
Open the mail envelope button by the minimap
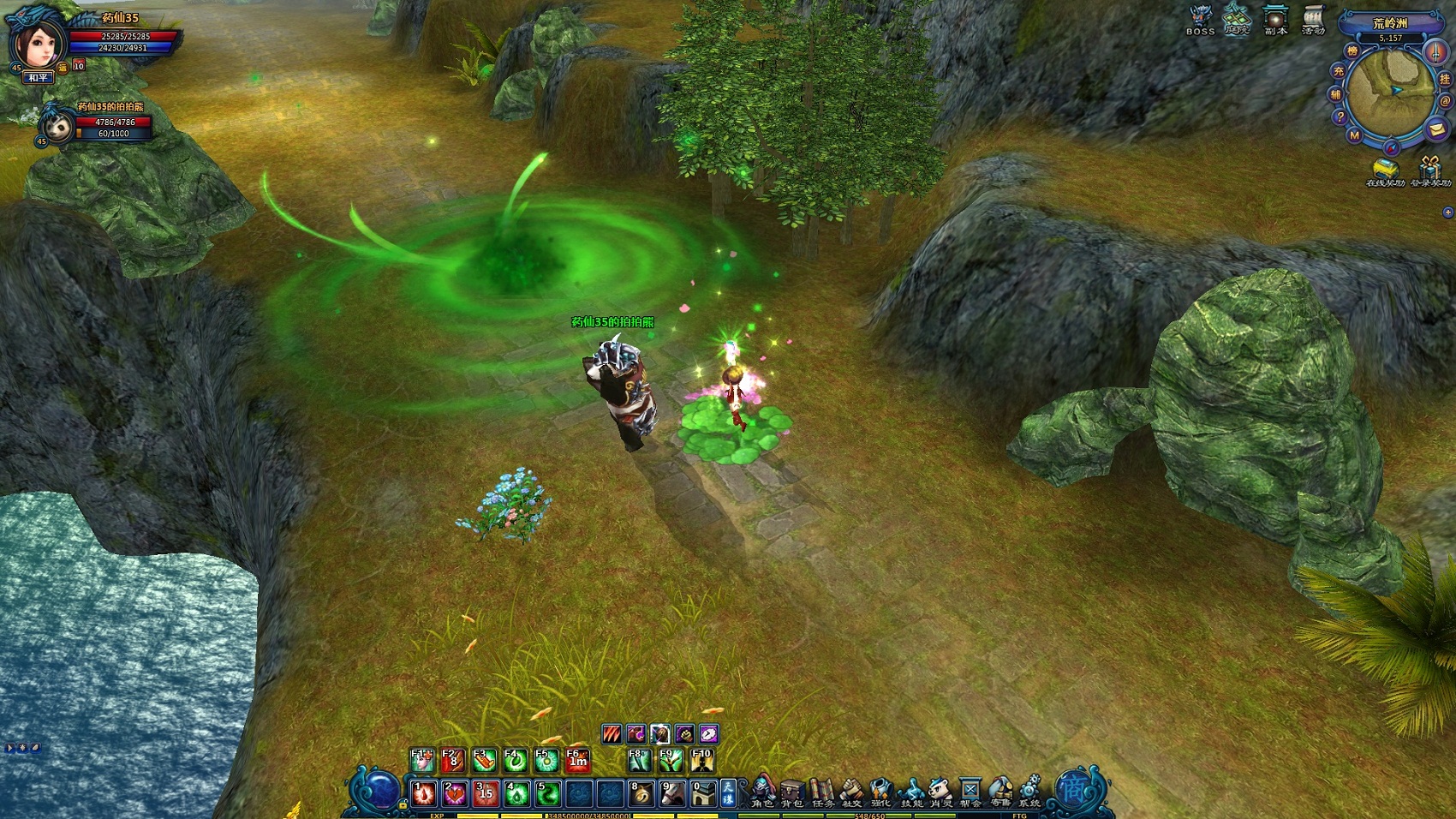pos(1436,129)
